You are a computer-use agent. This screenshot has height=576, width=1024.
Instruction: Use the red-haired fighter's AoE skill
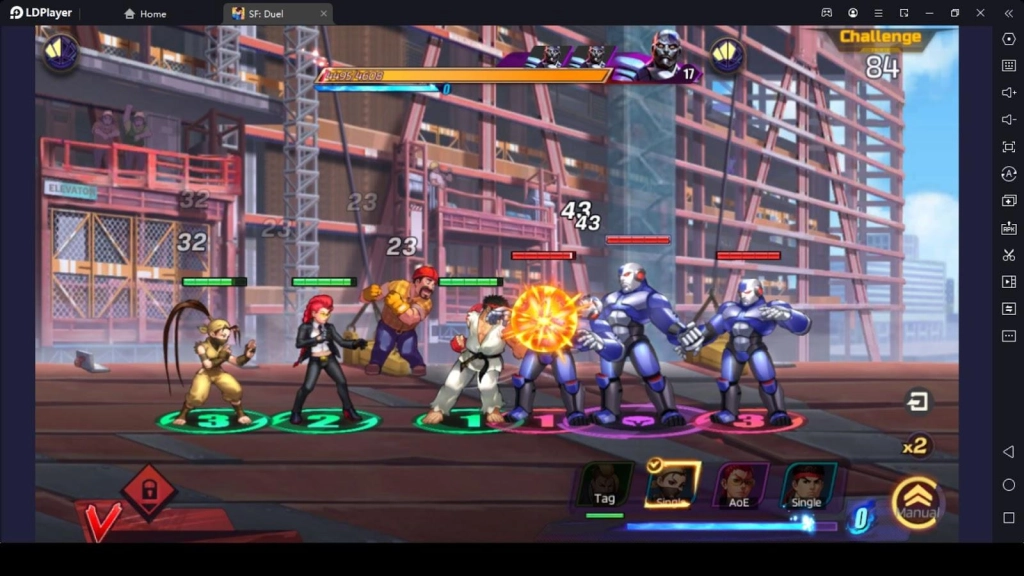[x=740, y=485]
